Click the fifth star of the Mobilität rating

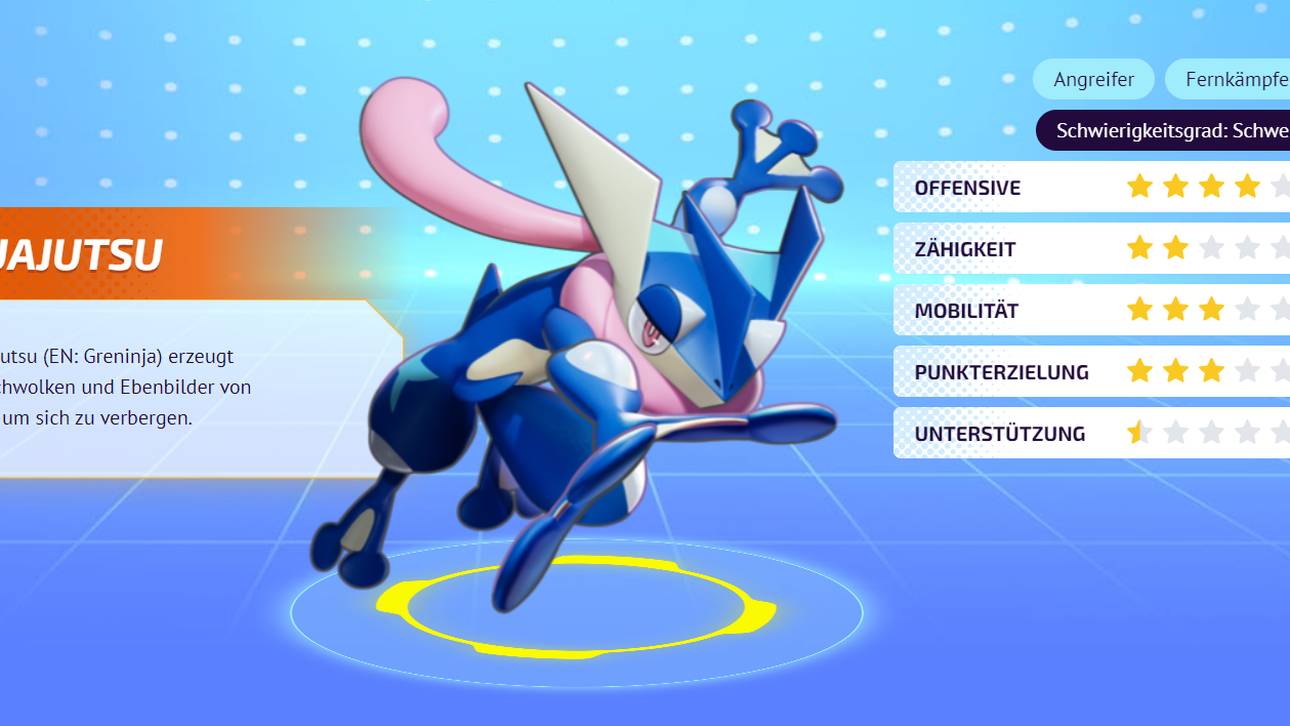[x=1284, y=310]
